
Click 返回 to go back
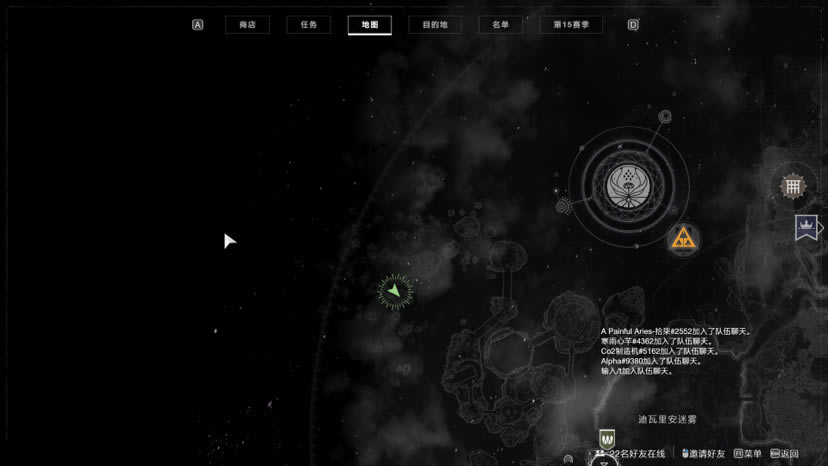tap(786, 454)
